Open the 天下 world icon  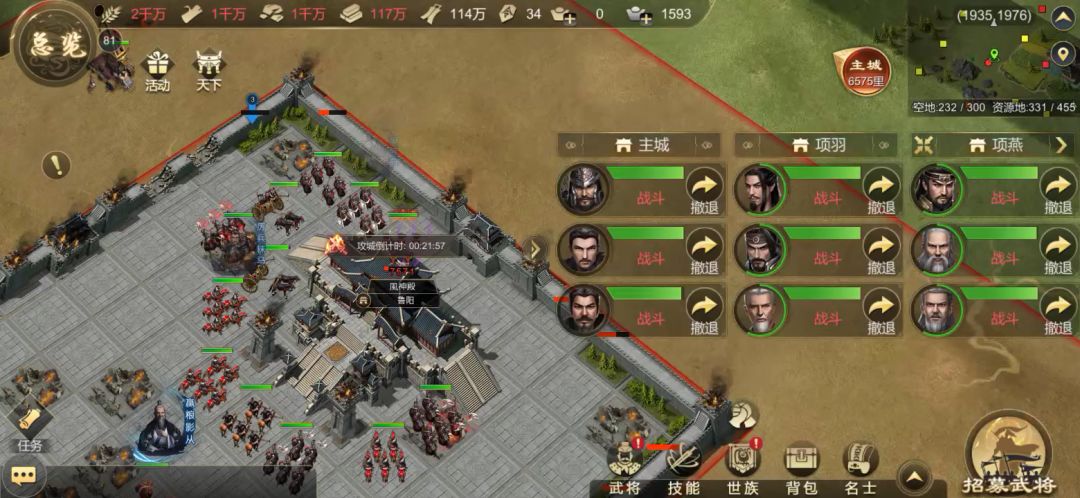(x=208, y=71)
